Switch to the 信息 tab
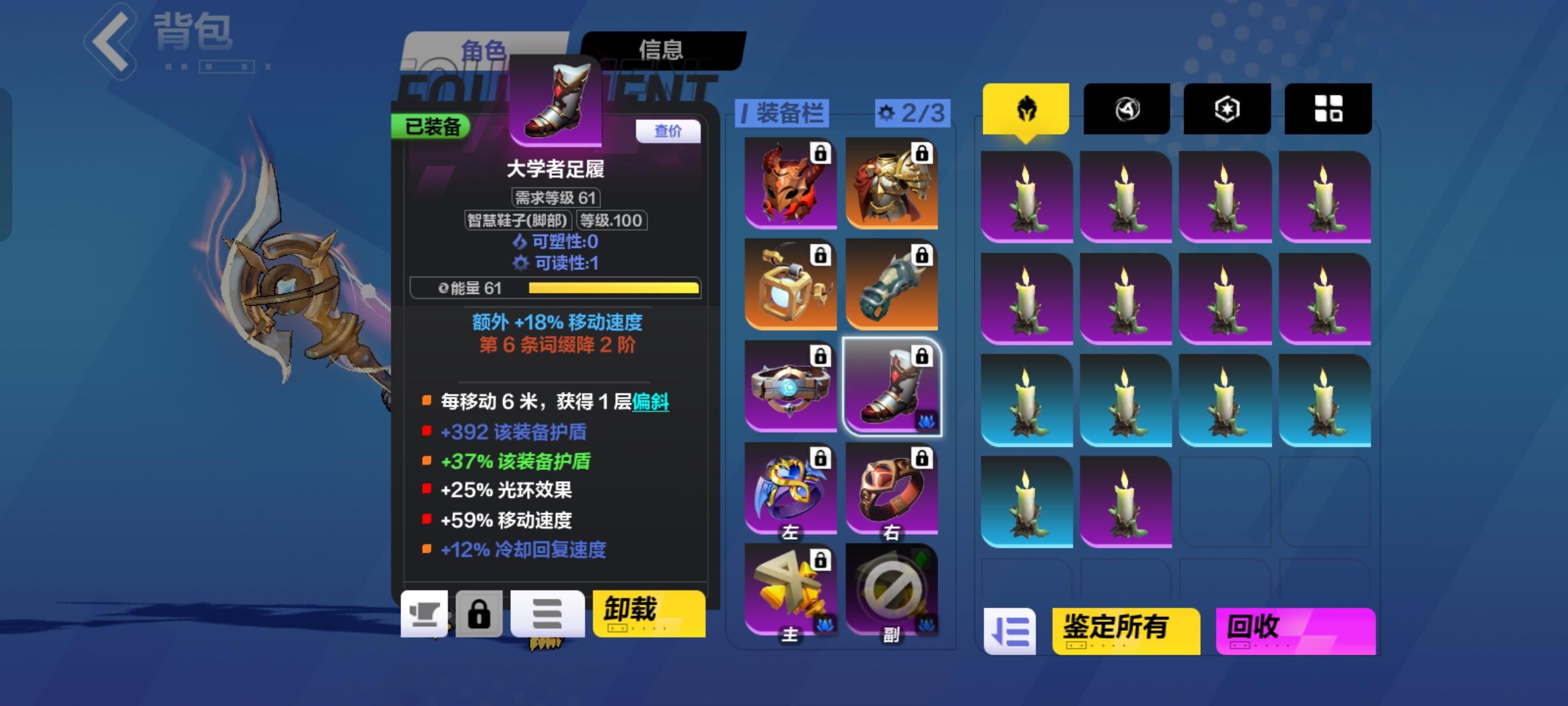The height and width of the screenshot is (706, 1568). tap(661, 48)
